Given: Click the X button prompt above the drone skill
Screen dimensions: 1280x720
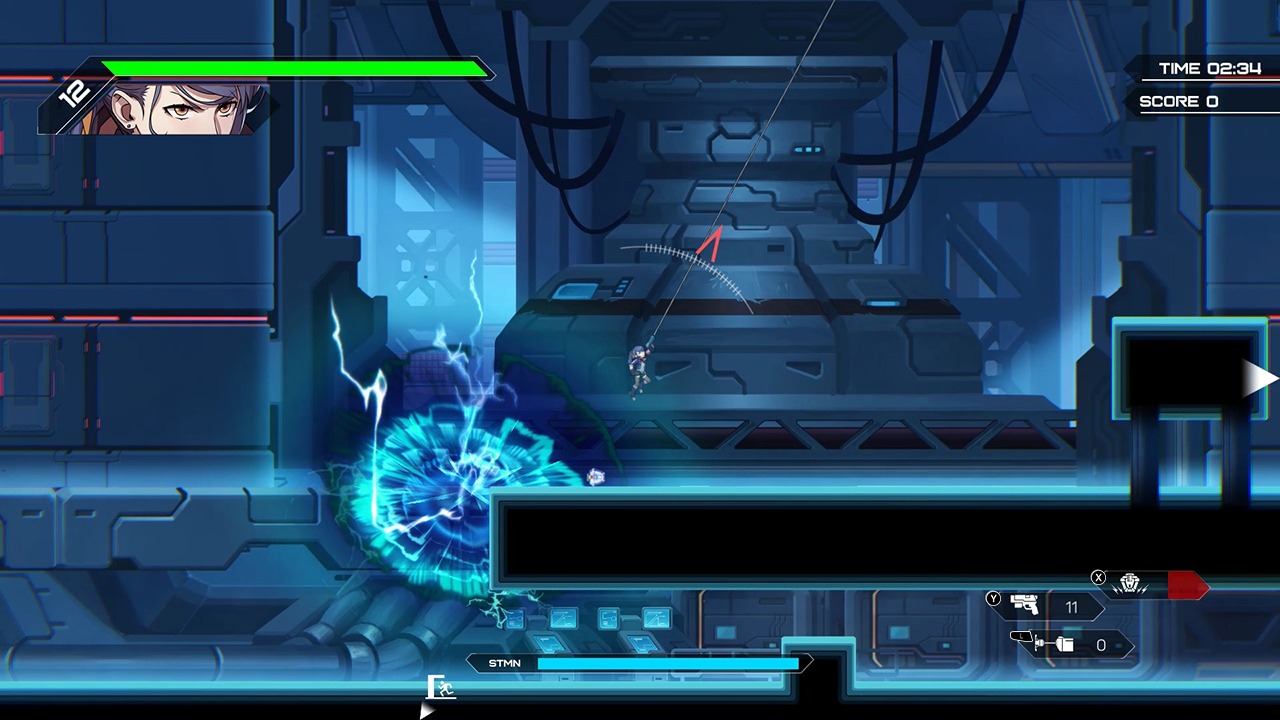Looking at the screenshot, I should click(1098, 578).
